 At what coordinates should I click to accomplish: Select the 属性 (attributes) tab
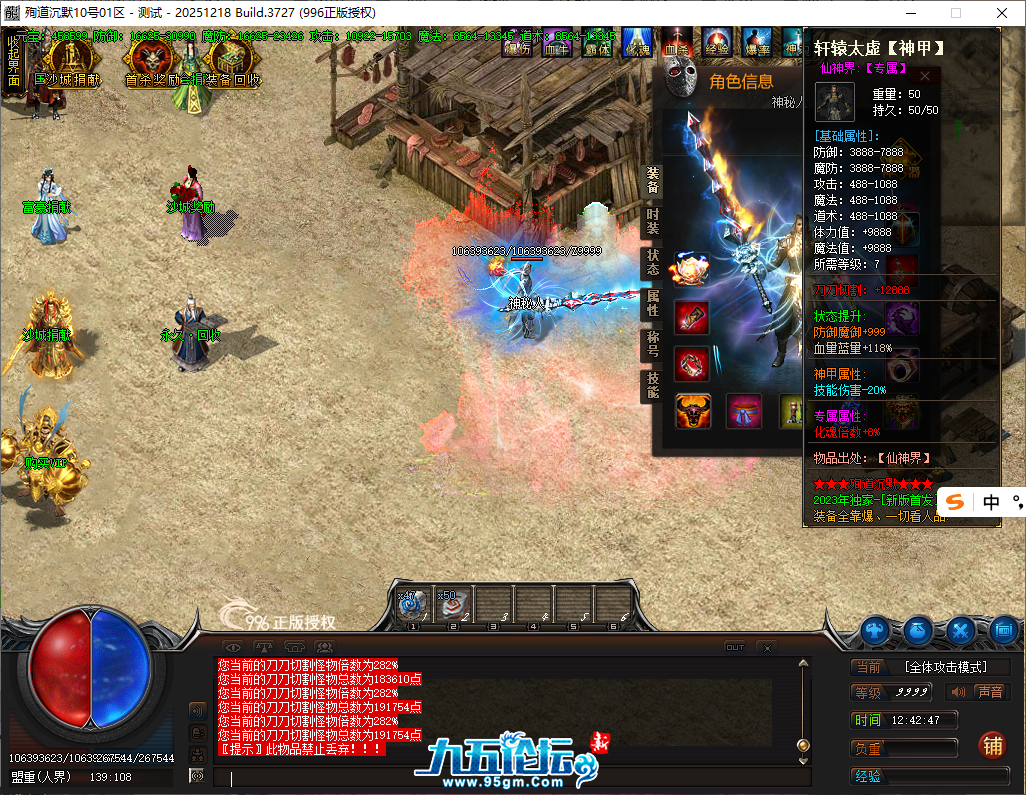tap(652, 303)
